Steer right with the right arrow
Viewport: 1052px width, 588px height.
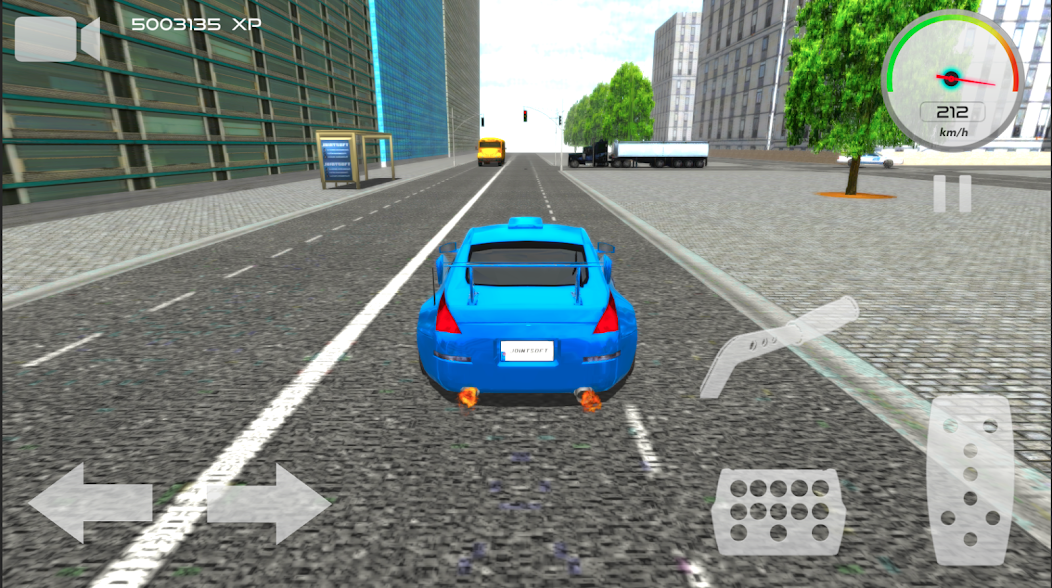(x=268, y=502)
